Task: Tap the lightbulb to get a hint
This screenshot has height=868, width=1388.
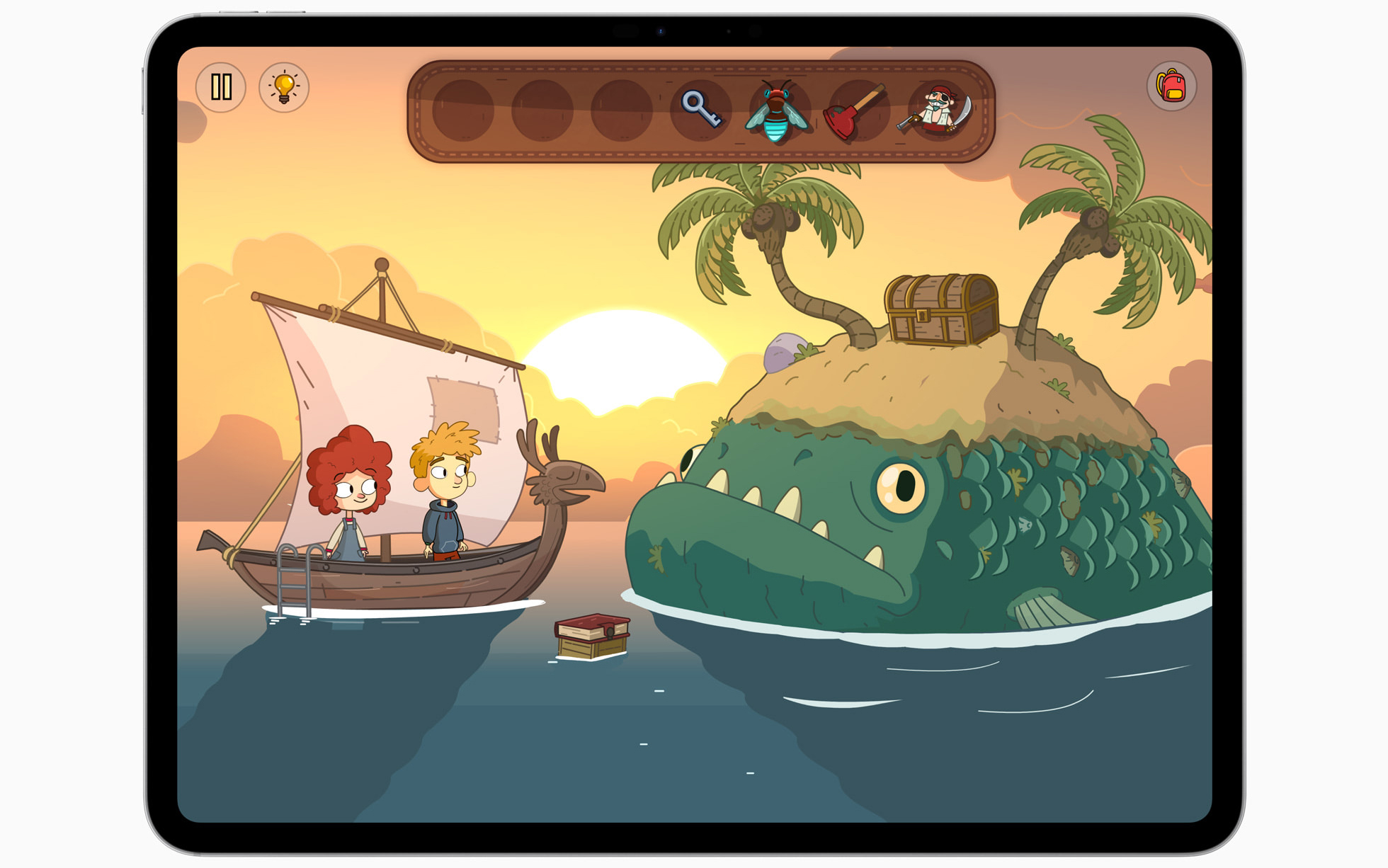Action: [283, 86]
